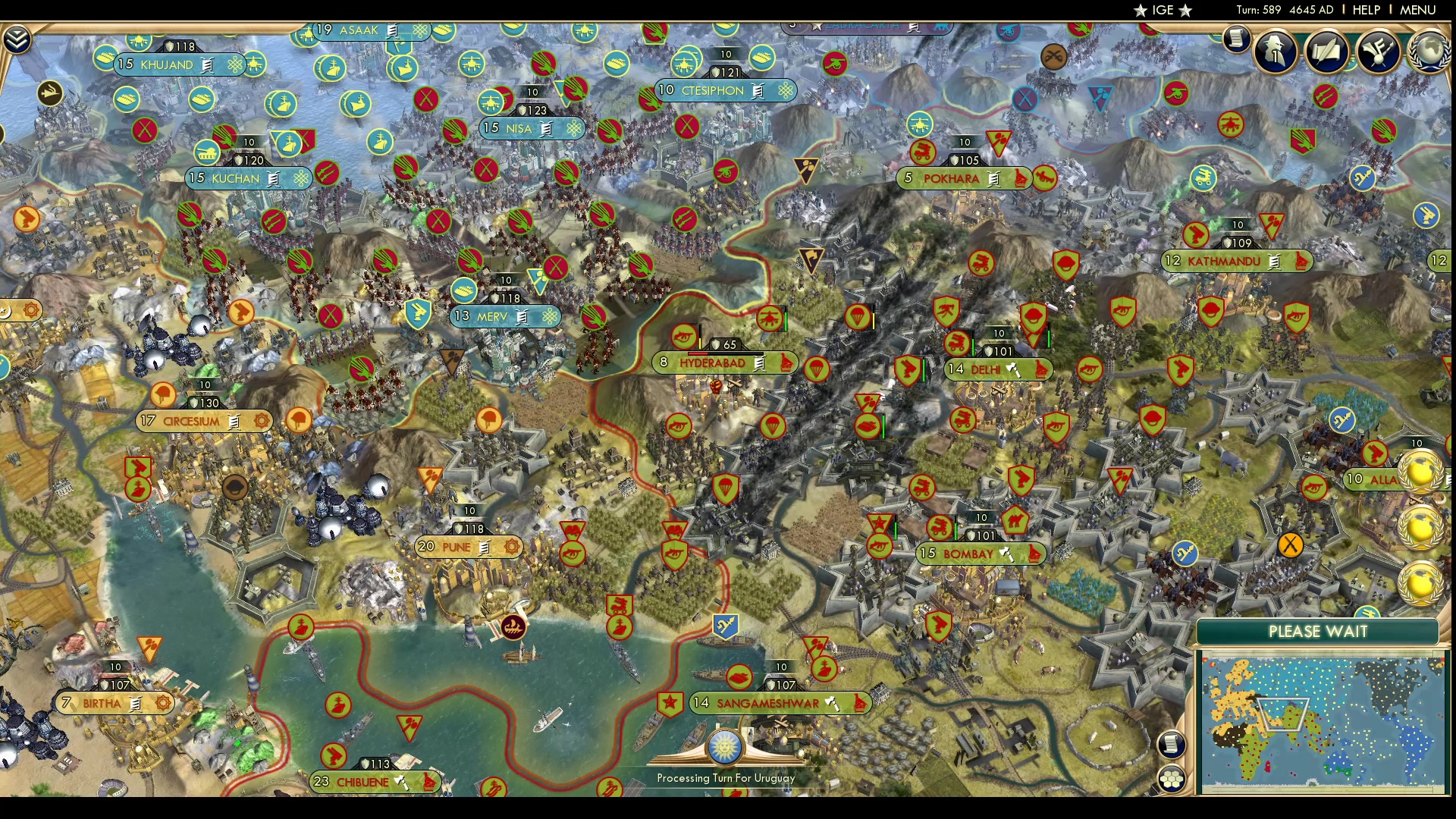Open the HELP menu
This screenshot has width=1456, height=819.
point(1365,10)
